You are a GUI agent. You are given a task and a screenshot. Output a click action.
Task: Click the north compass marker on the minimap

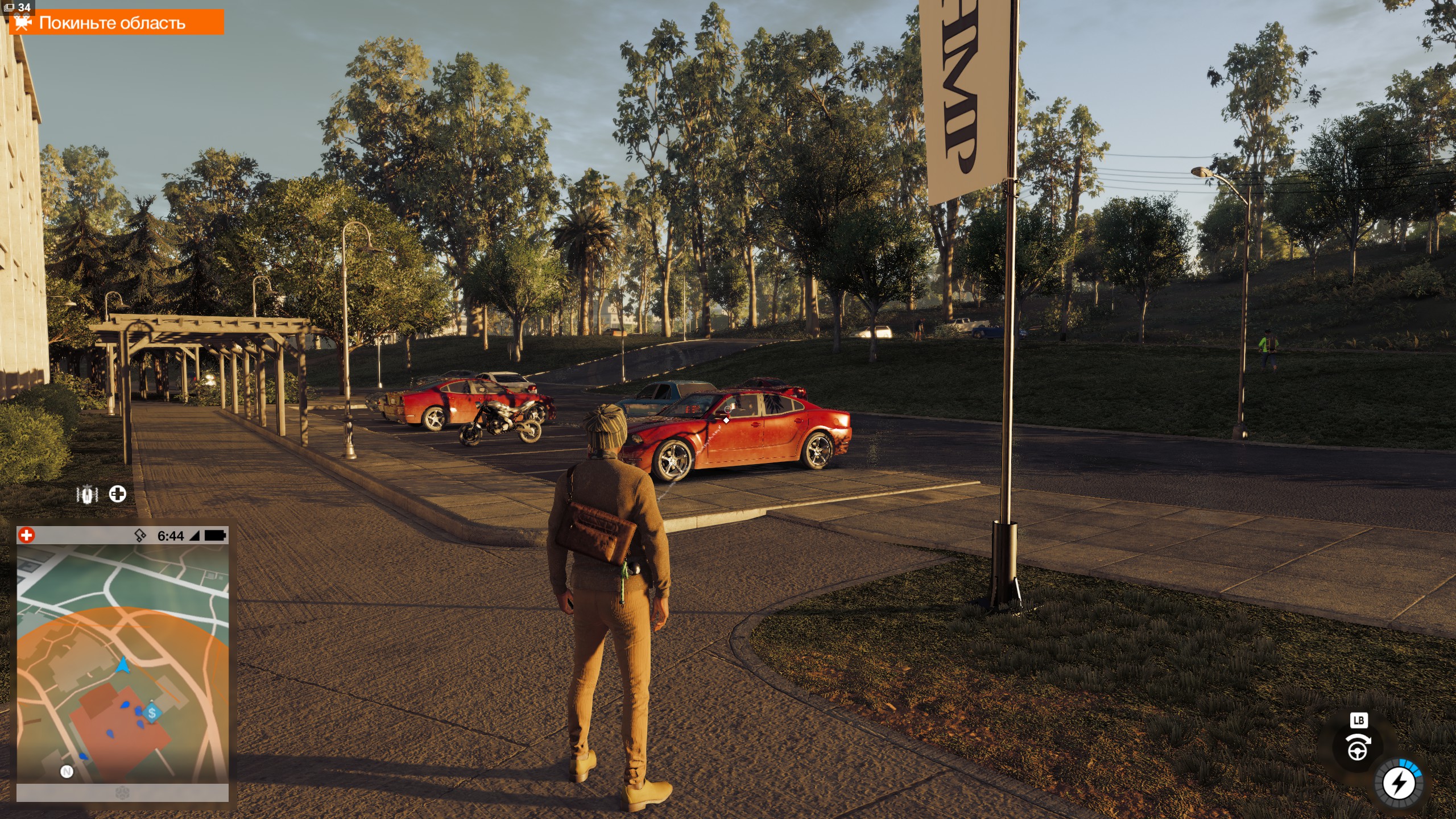[67, 772]
